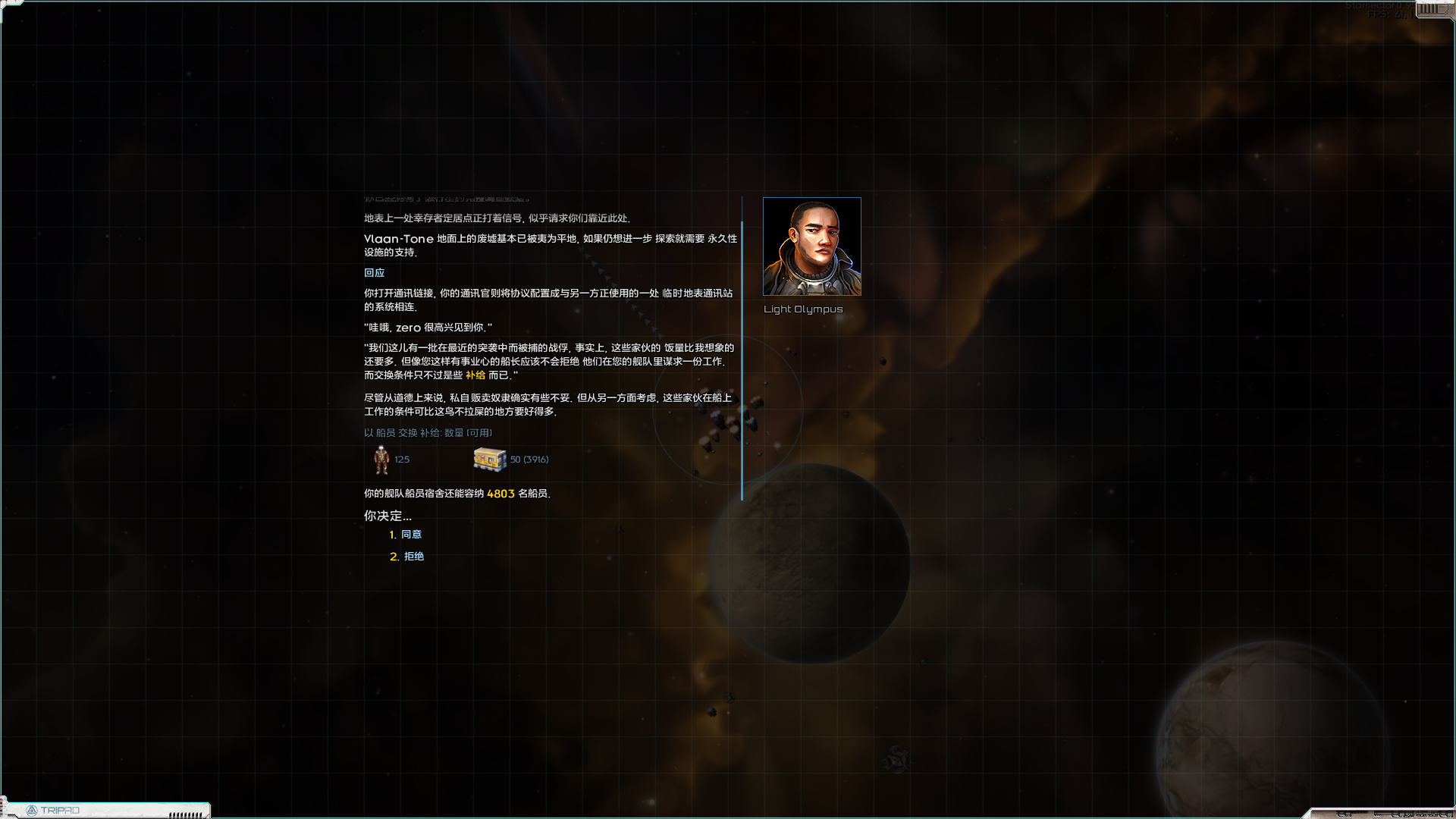Choose option 1 同意 to accept the deal

click(413, 534)
